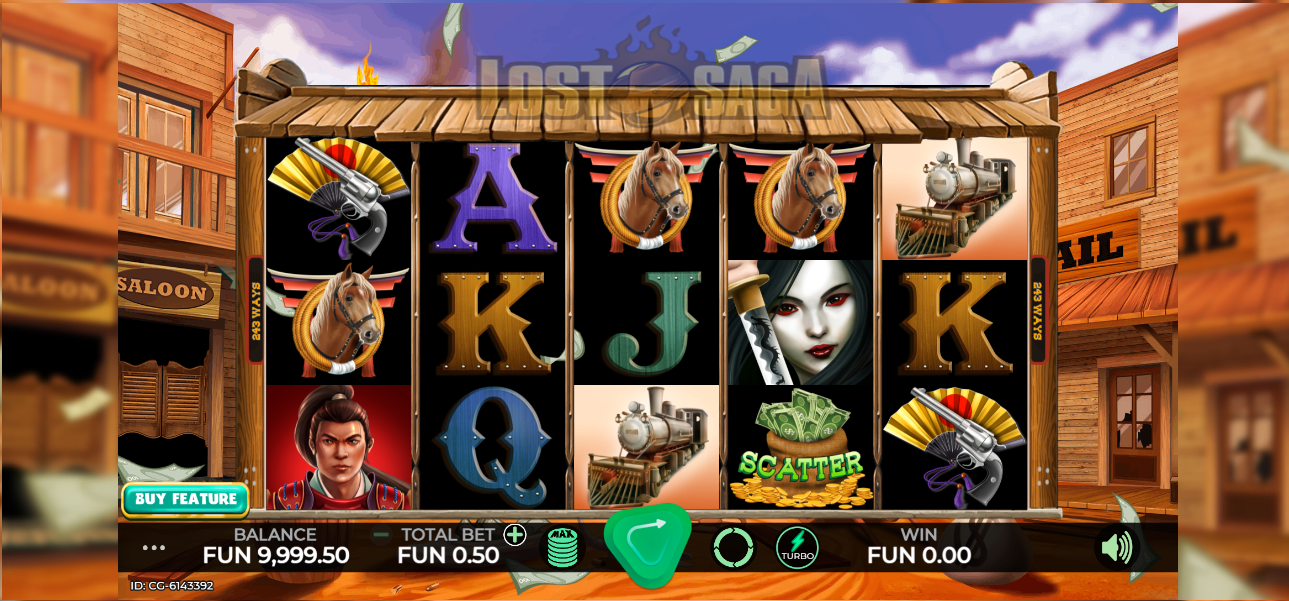The height and width of the screenshot is (601, 1289).
Task: Mute sound with the speaker icon
Action: point(1116,547)
